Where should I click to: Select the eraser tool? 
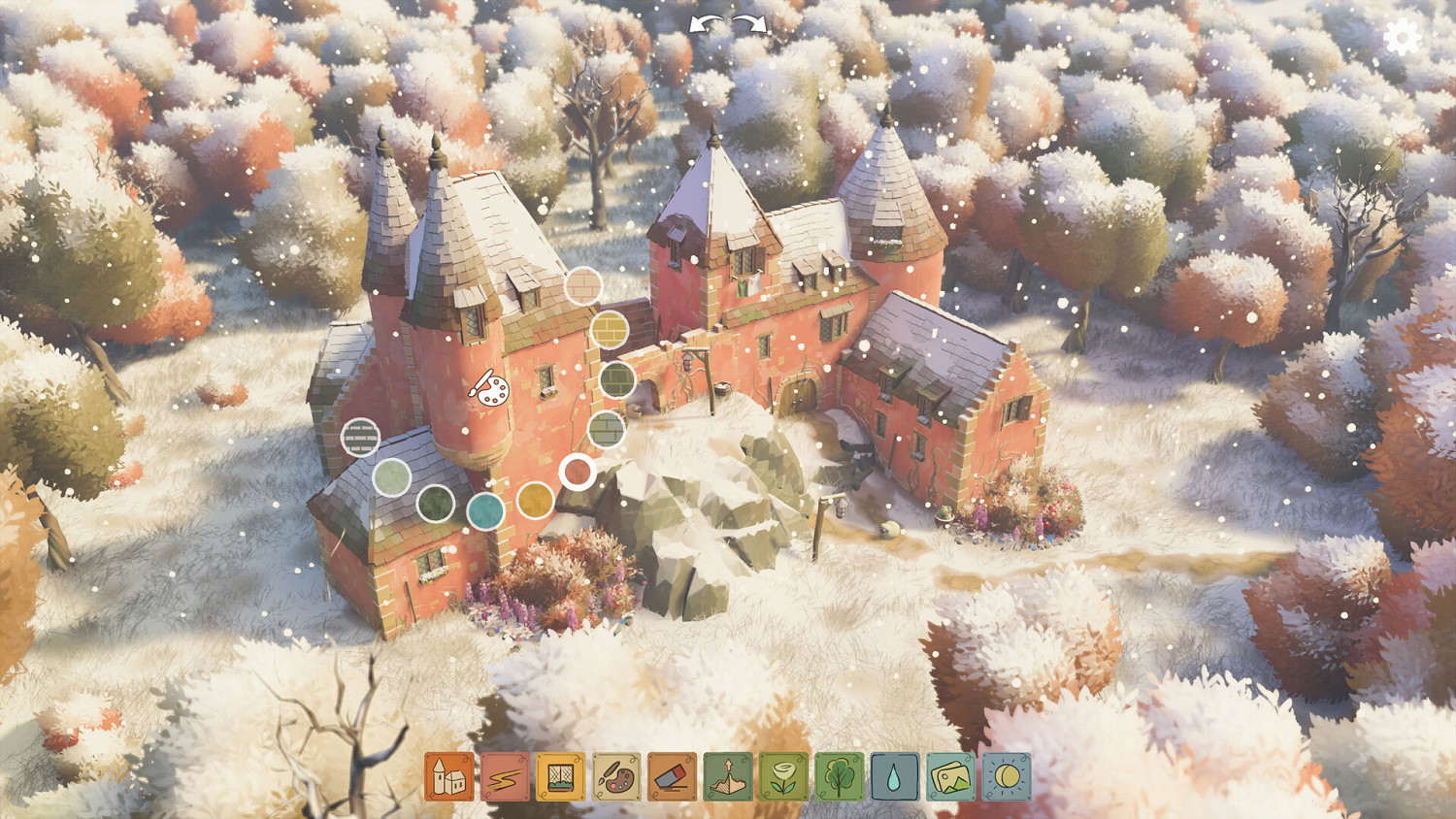[670, 776]
